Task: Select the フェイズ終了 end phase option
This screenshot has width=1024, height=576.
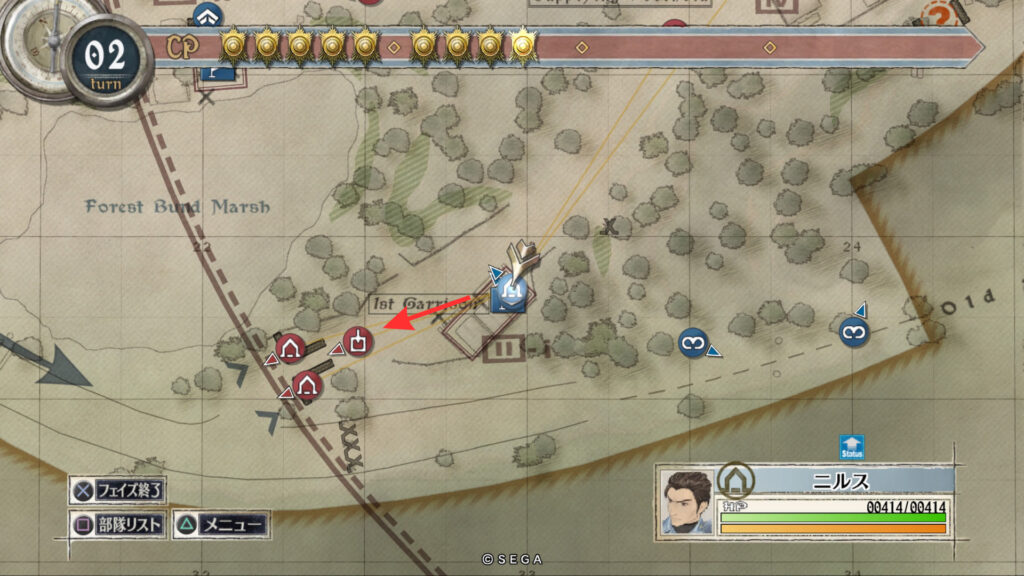Action: pyautogui.click(x=118, y=491)
